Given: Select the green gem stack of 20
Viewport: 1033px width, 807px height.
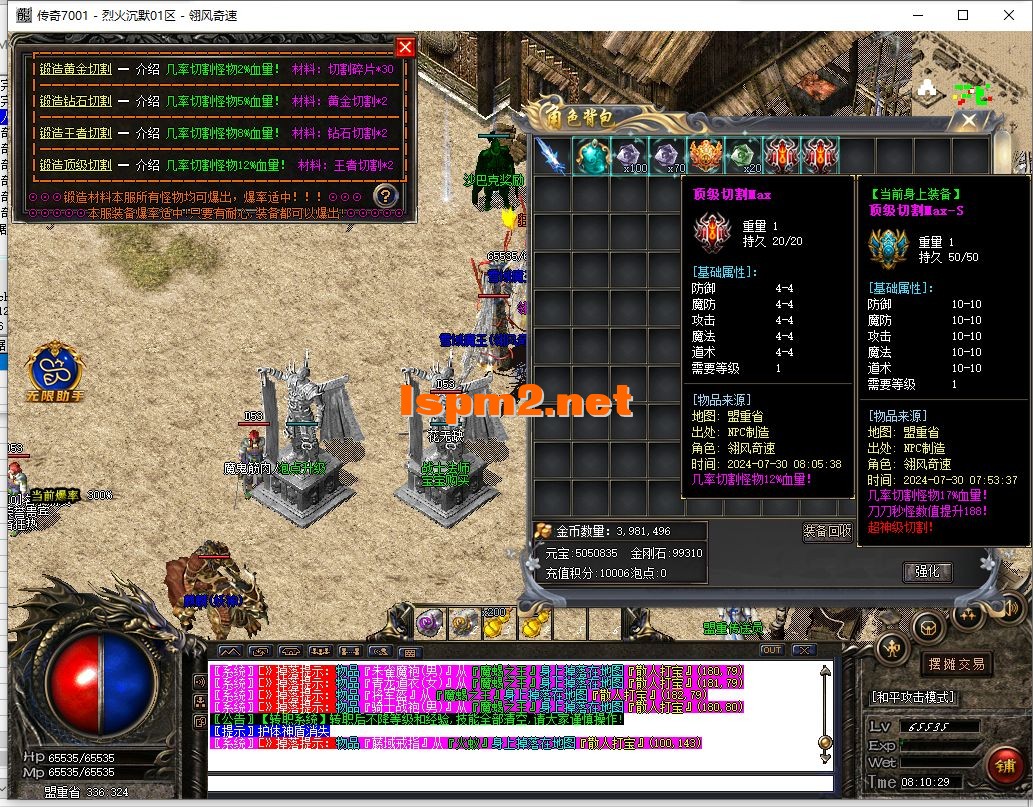Looking at the screenshot, I should [741, 156].
